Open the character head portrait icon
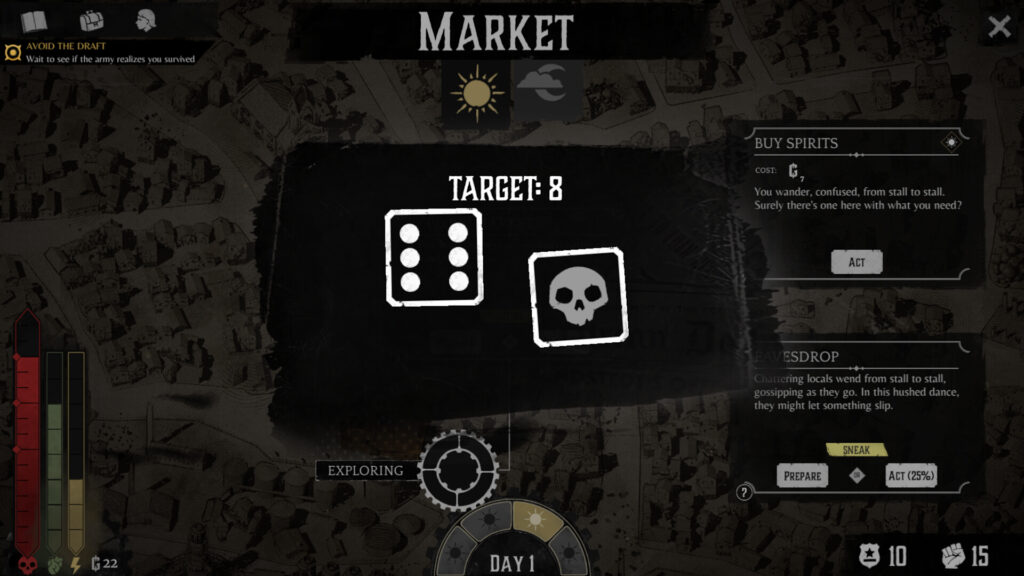 click(x=146, y=21)
